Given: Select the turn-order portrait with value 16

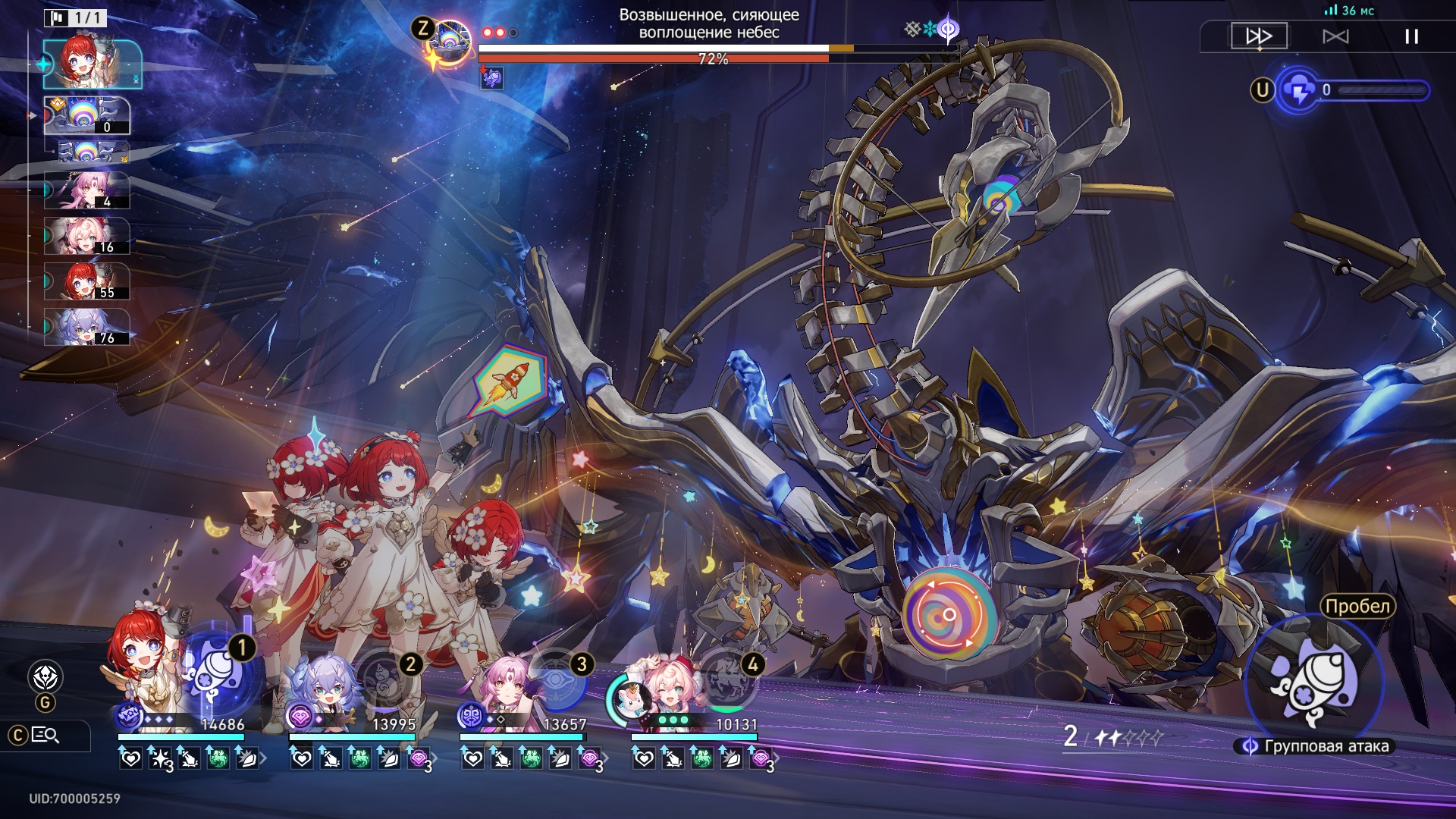Looking at the screenshot, I should pos(86,236).
